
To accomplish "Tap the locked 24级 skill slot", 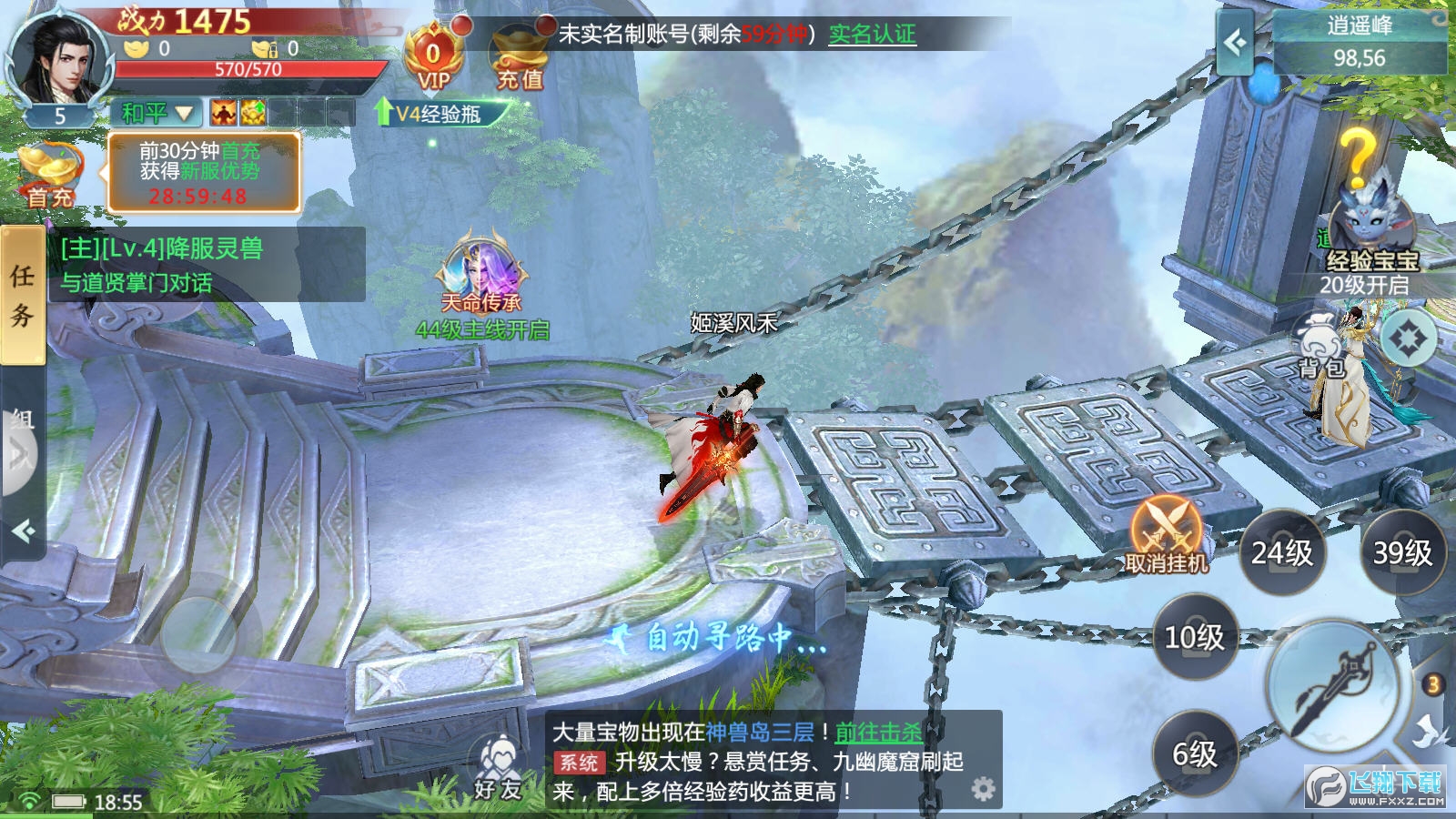I will (1282, 552).
